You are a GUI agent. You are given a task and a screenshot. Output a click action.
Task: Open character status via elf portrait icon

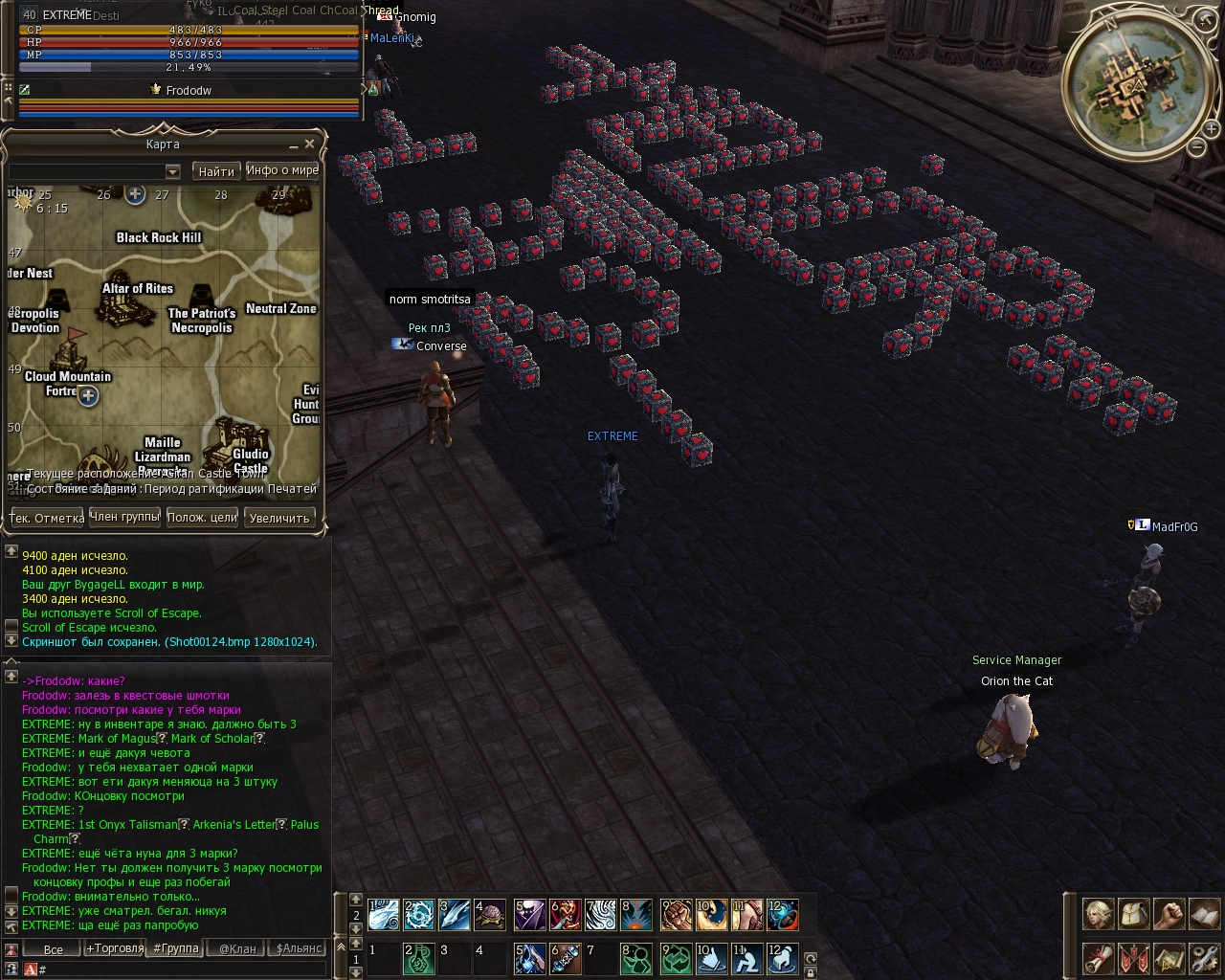[1098, 915]
